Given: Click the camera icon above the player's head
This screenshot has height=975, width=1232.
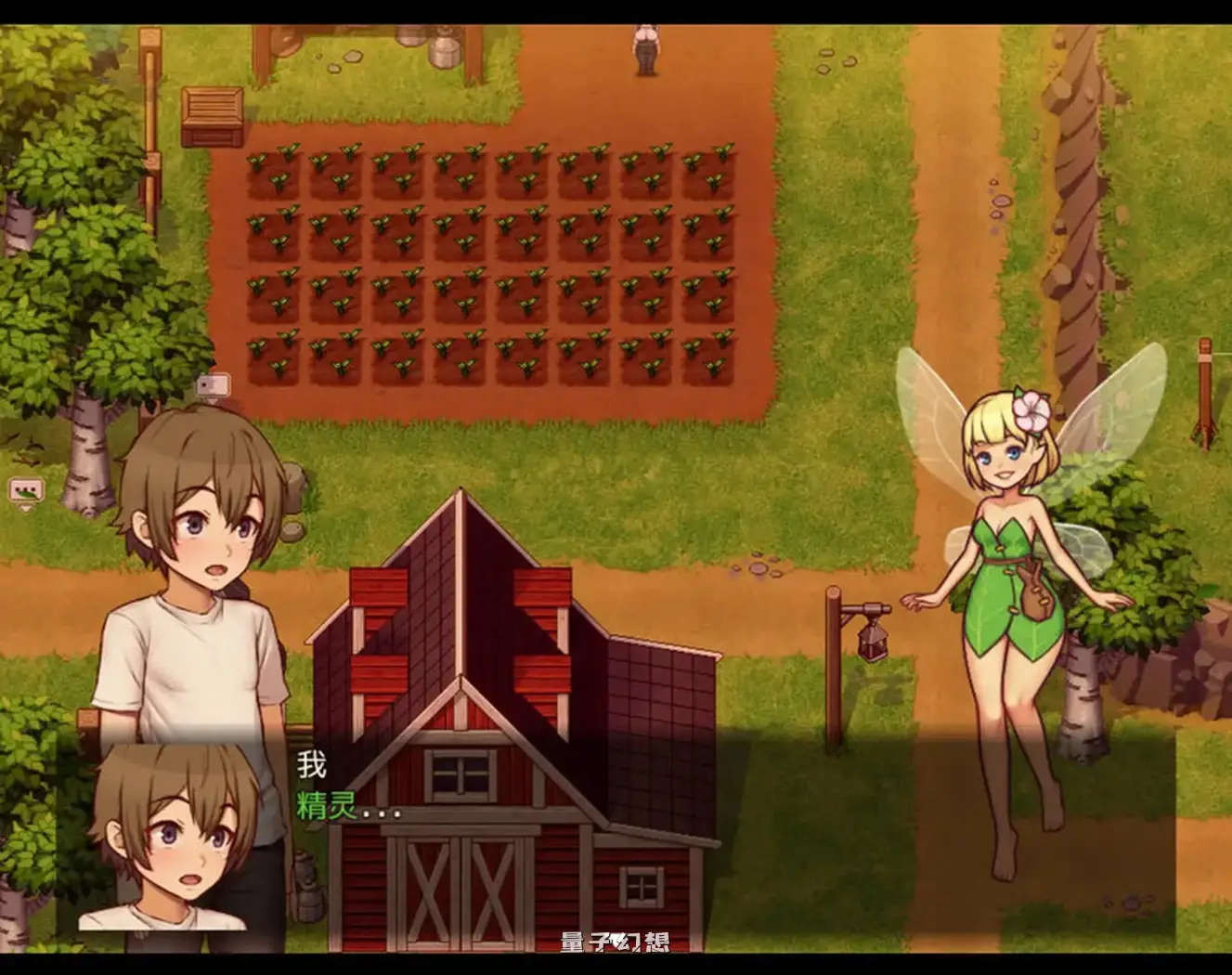Looking at the screenshot, I should coord(214,383).
